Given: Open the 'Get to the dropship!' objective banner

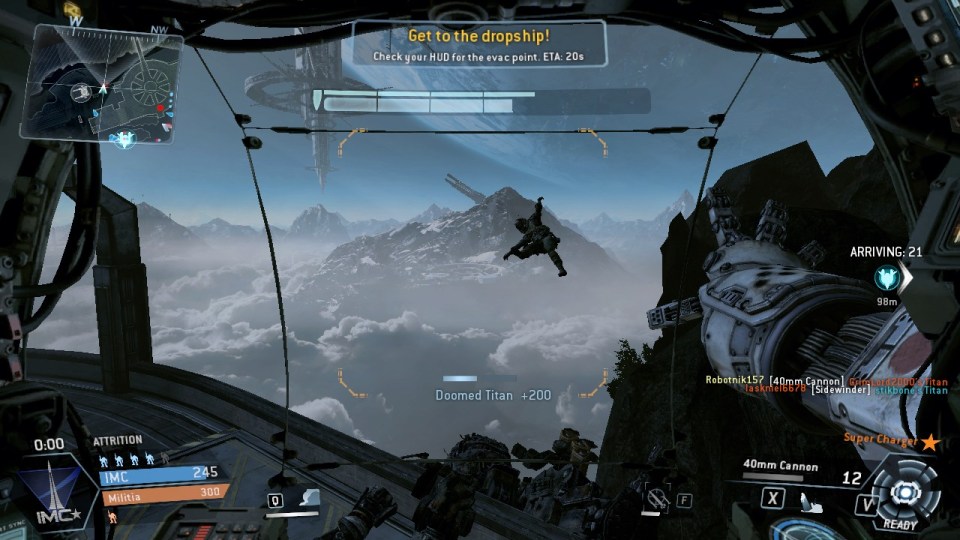Looking at the screenshot, I should pos(479,44).
